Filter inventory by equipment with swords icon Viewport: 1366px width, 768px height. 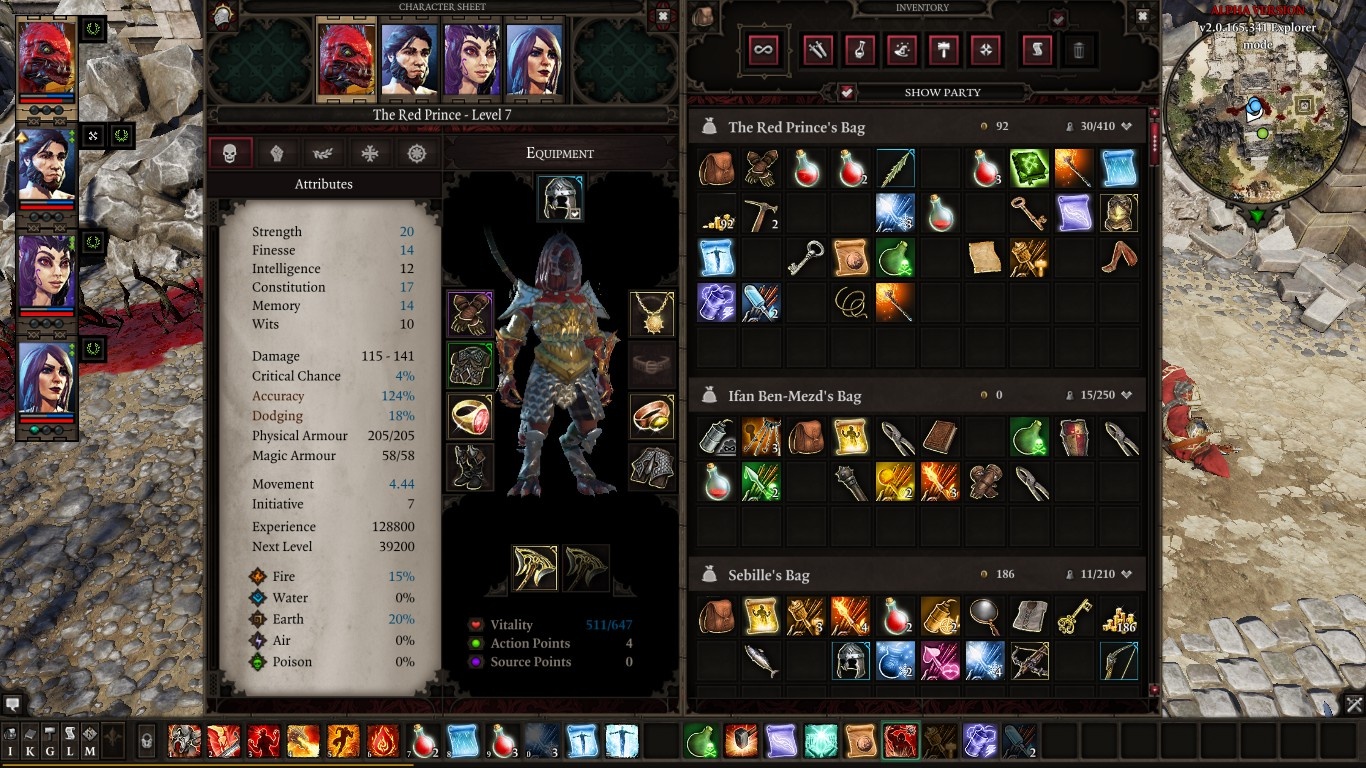817,50
